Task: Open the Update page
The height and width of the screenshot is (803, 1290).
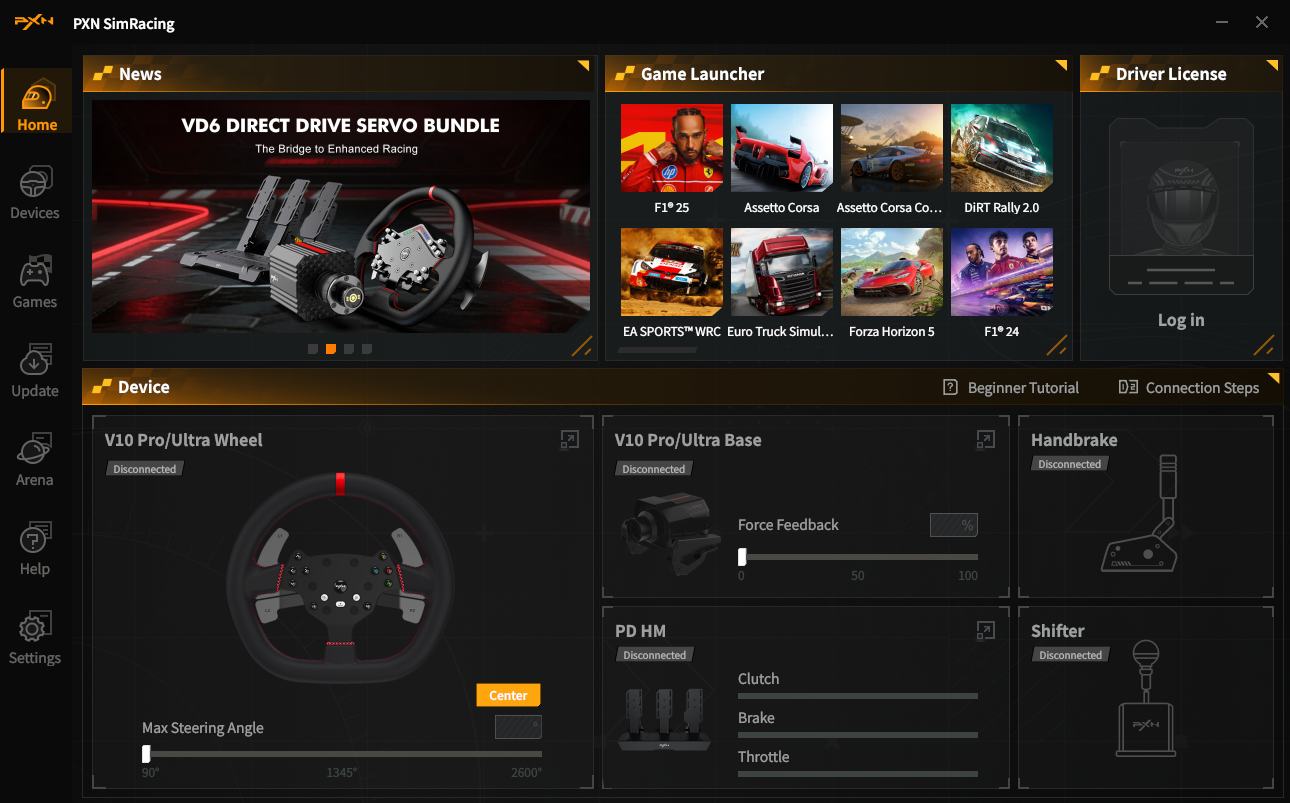Action: 35,371
